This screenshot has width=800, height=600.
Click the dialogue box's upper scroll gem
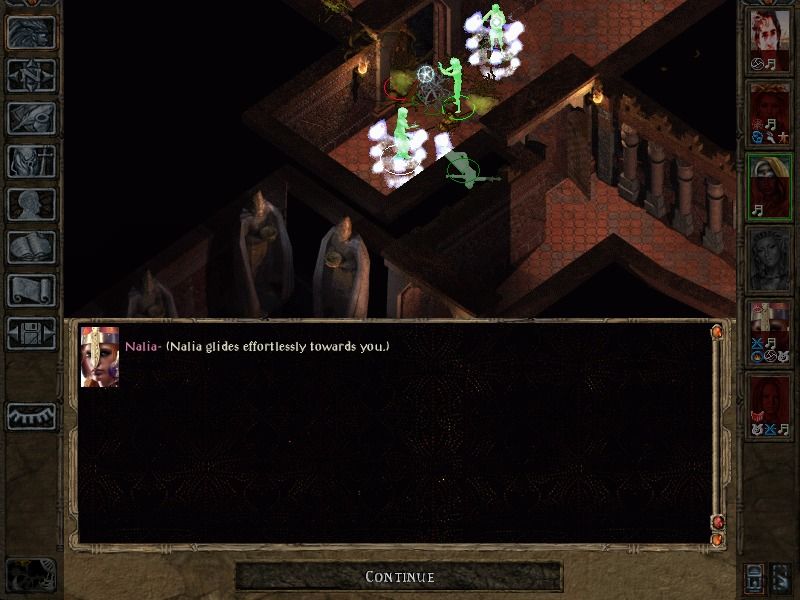pos(717,331)
